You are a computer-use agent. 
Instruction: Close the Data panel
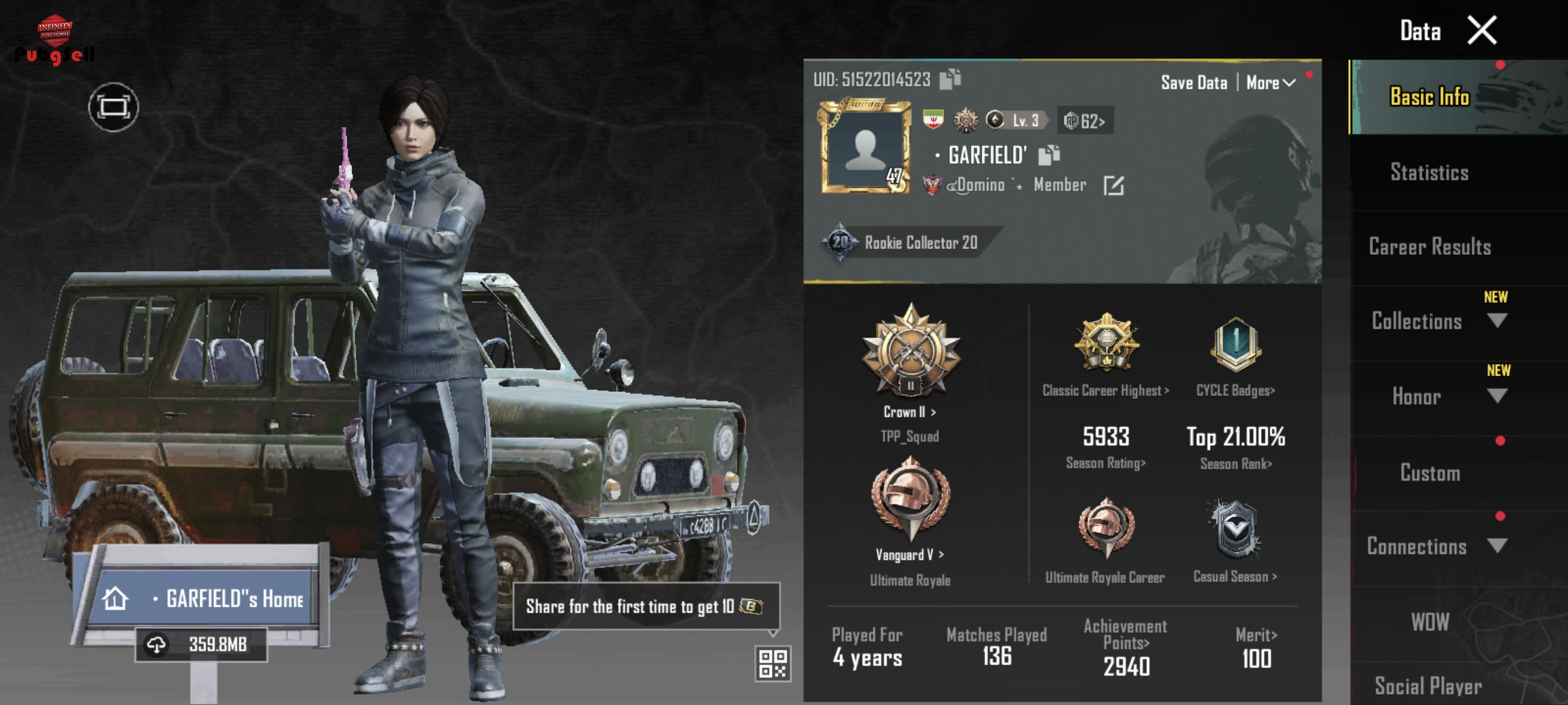pyautogui.click(x=1481, y=31)
